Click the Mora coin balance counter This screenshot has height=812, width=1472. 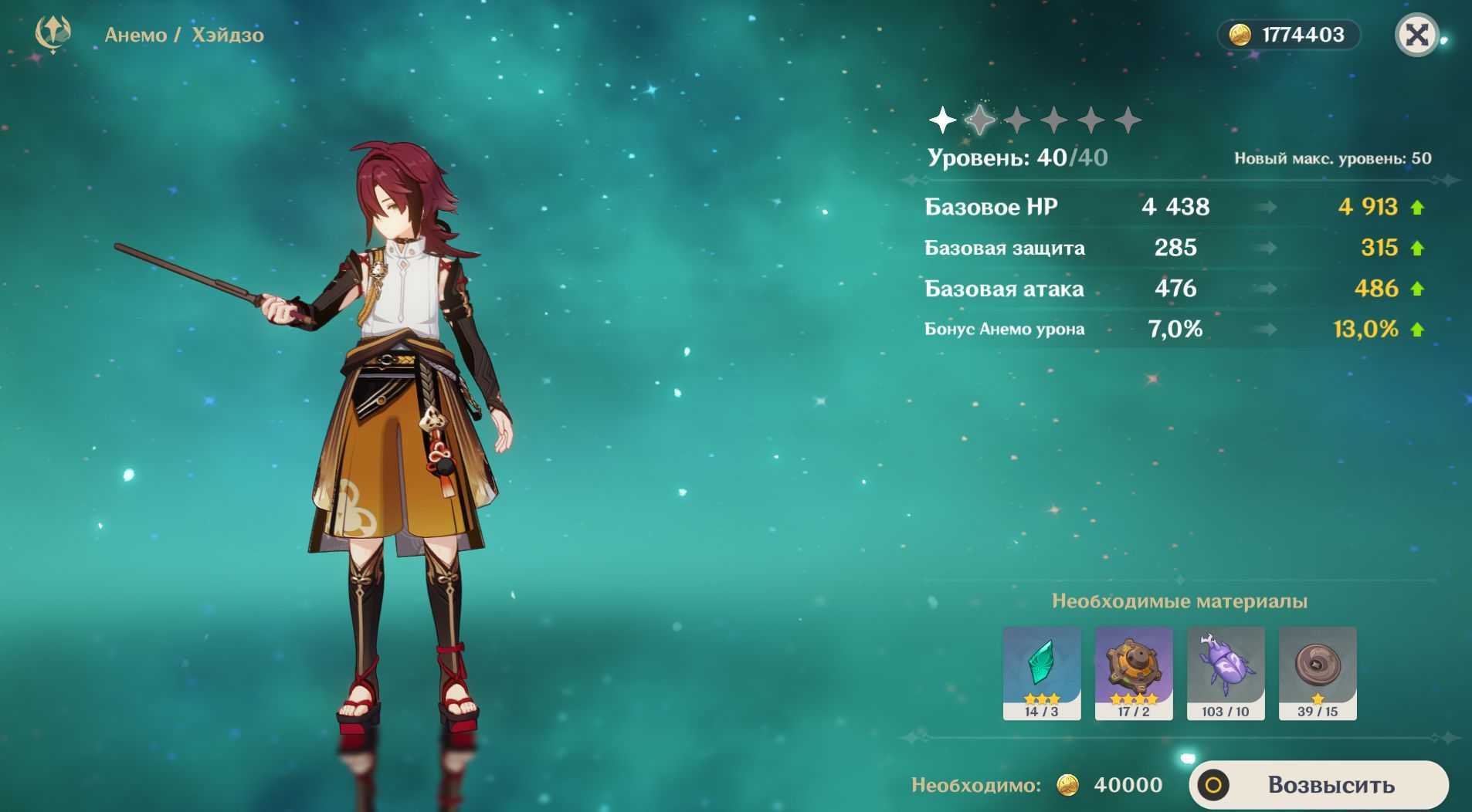click(x=1288, y=35)
